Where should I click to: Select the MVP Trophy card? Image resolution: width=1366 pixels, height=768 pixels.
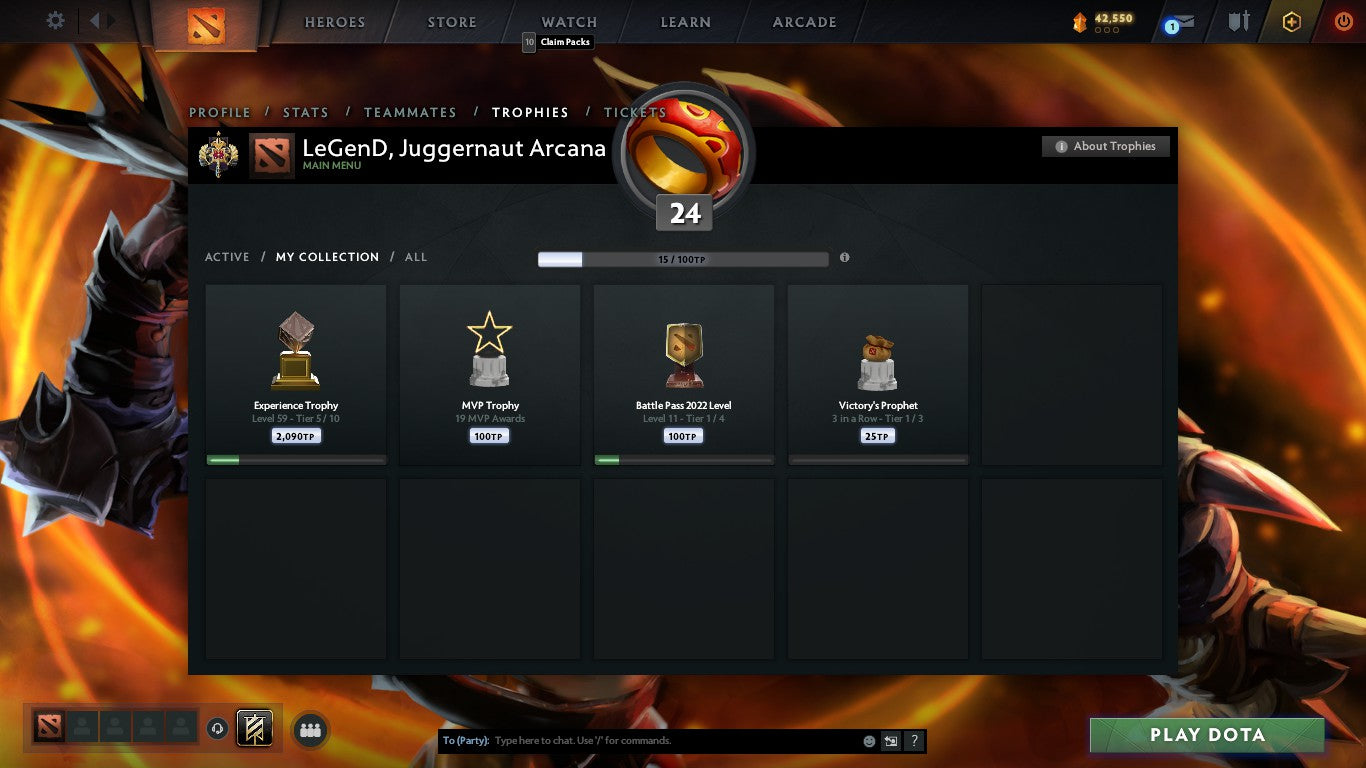[489, 374]
